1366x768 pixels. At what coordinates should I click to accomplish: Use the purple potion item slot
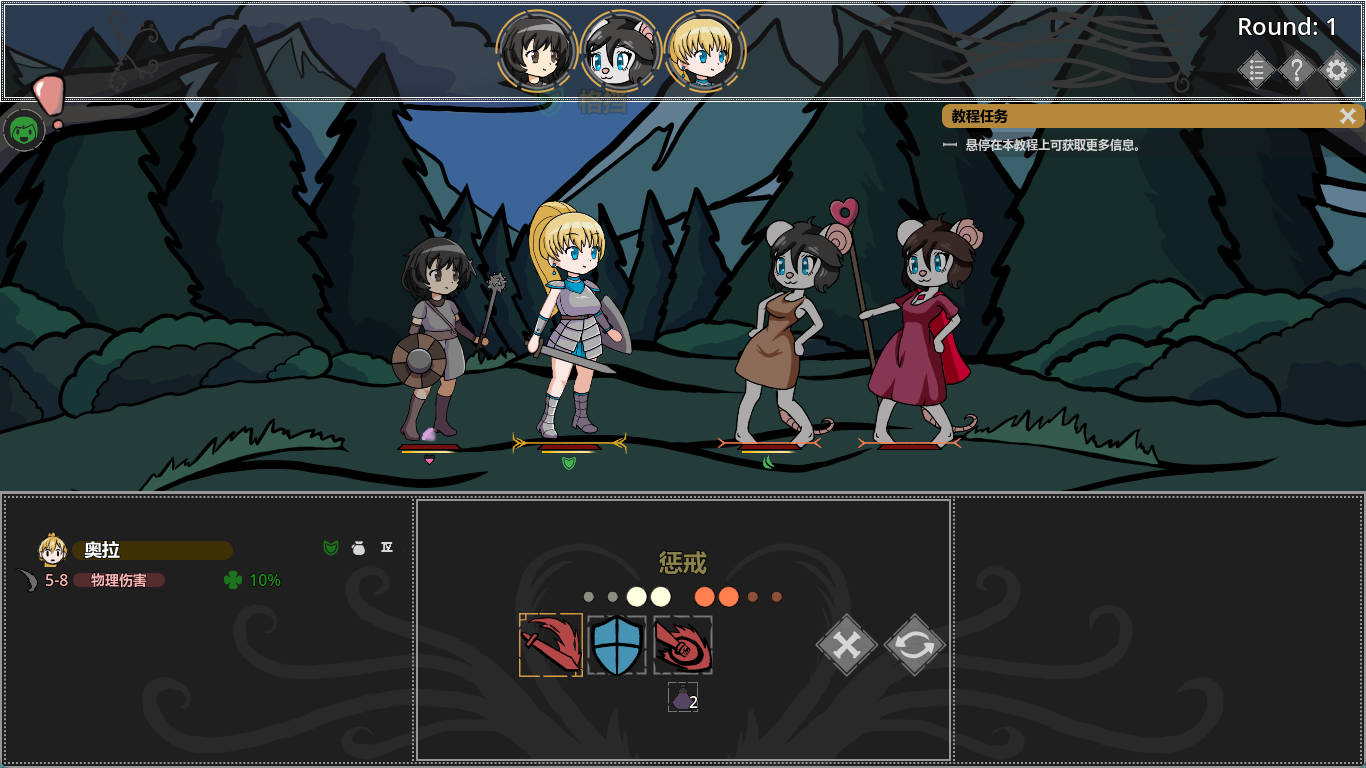[682, 698]
